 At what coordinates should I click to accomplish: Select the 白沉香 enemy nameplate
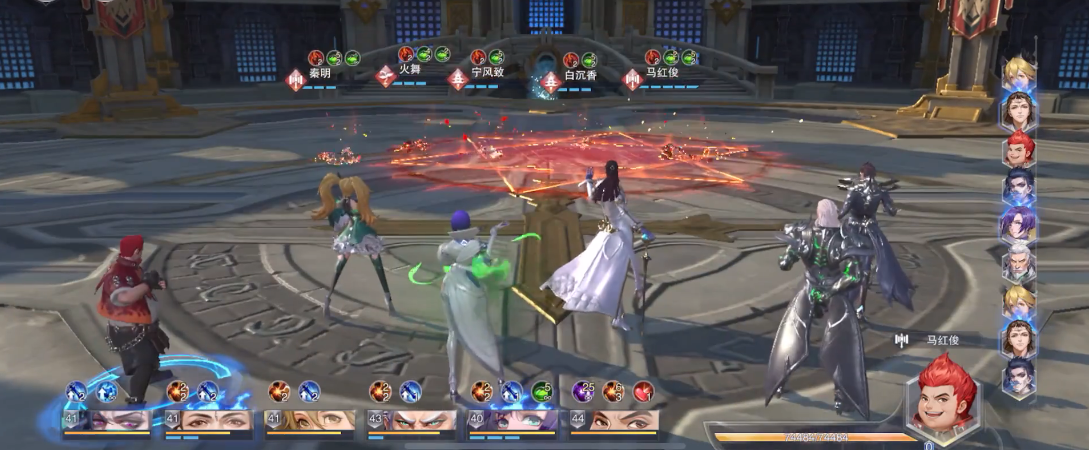[580, 75]
